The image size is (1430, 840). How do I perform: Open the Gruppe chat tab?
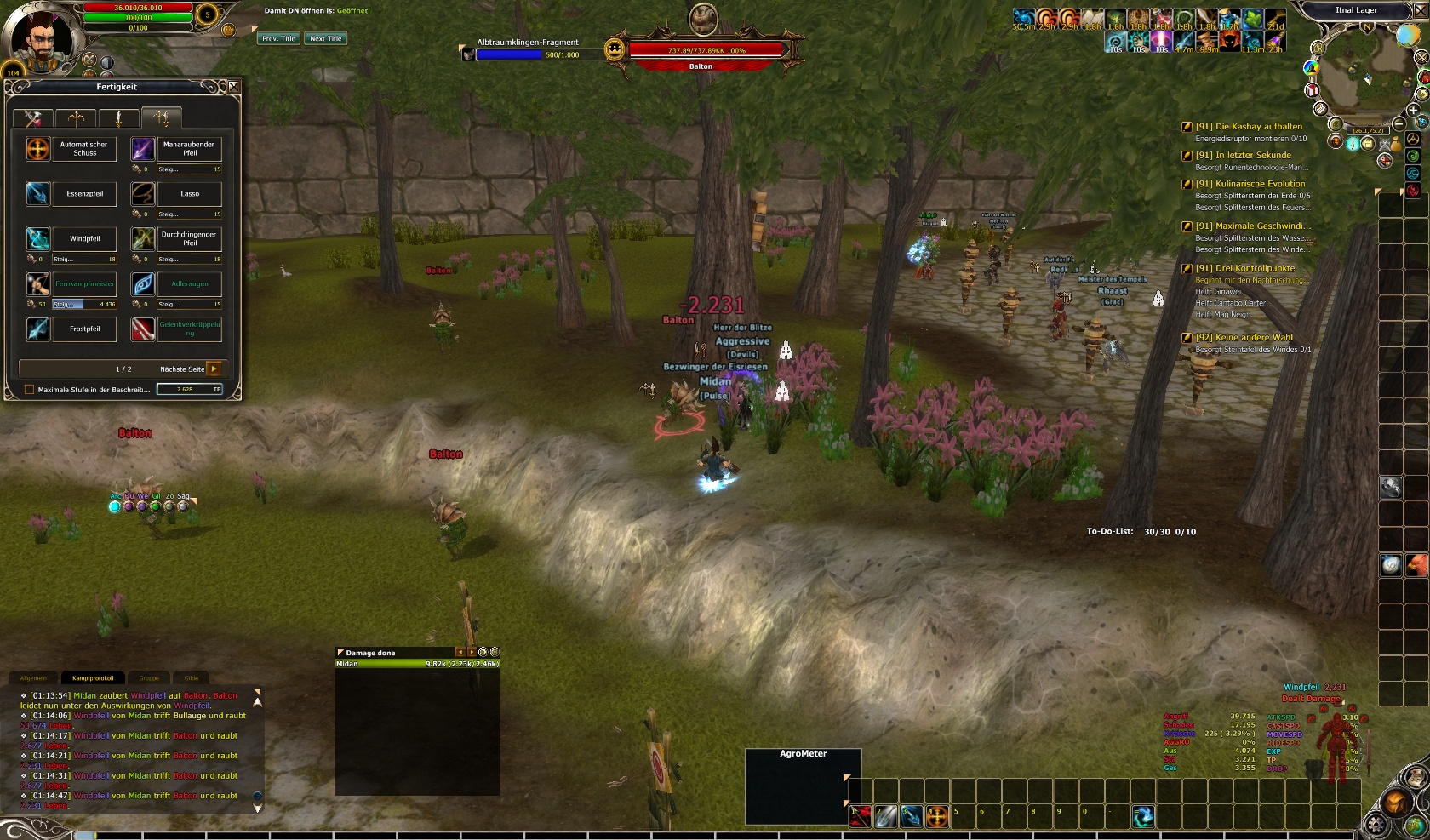pos(149,678)
